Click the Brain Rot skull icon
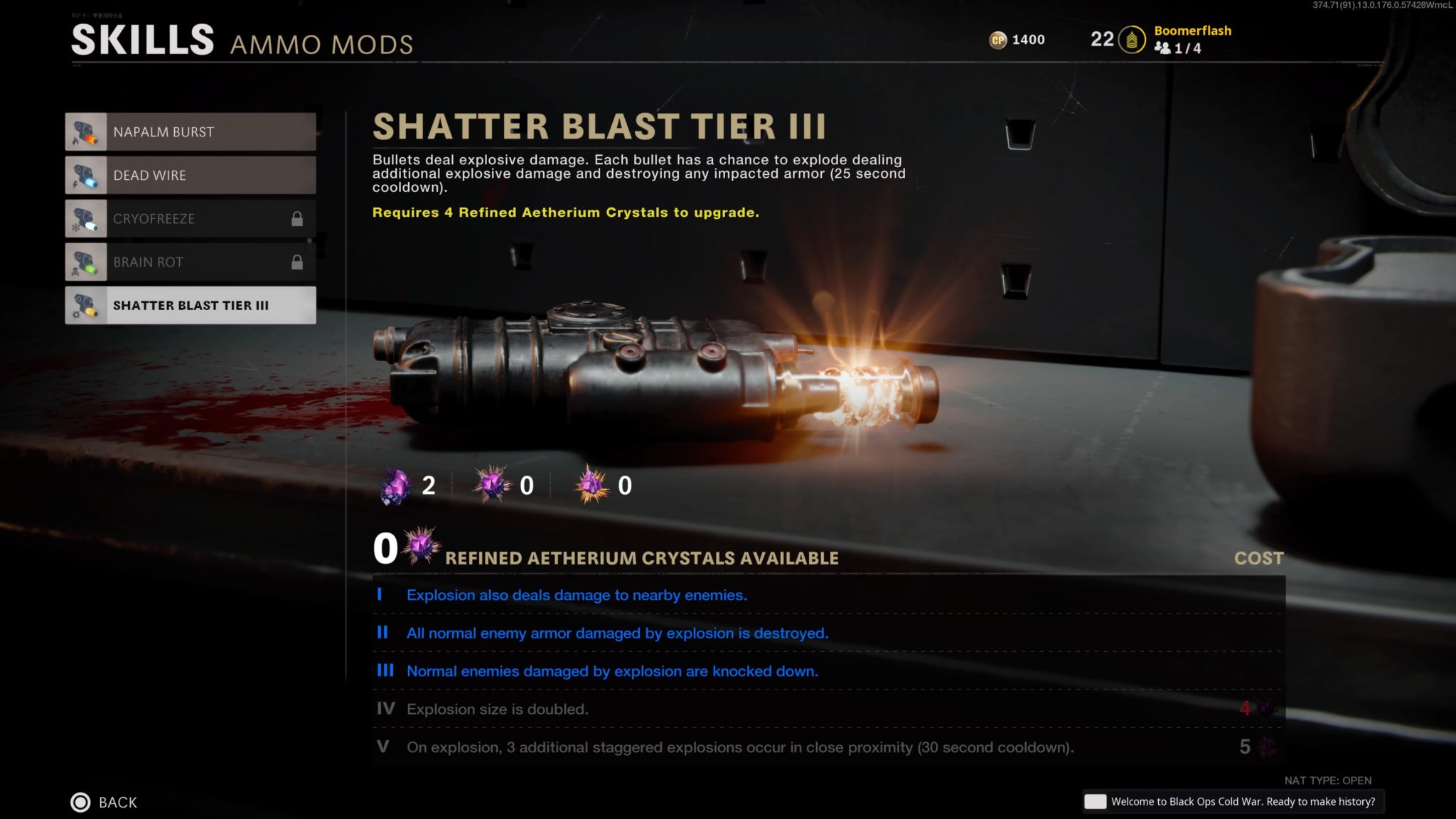This screenshot has width=1456, height=819. [x=87, y=262]
